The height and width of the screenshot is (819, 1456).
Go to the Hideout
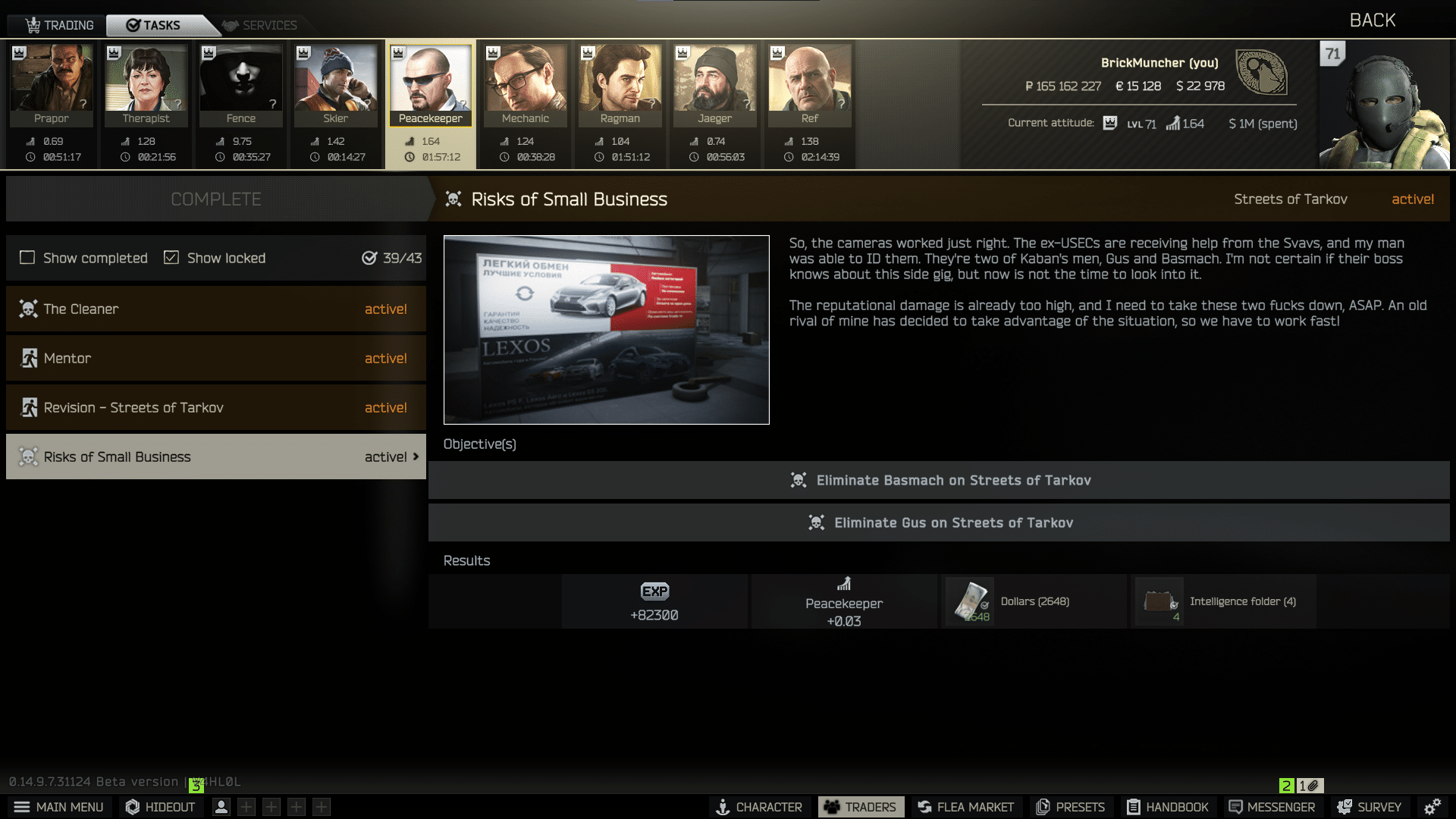[160, 807]
